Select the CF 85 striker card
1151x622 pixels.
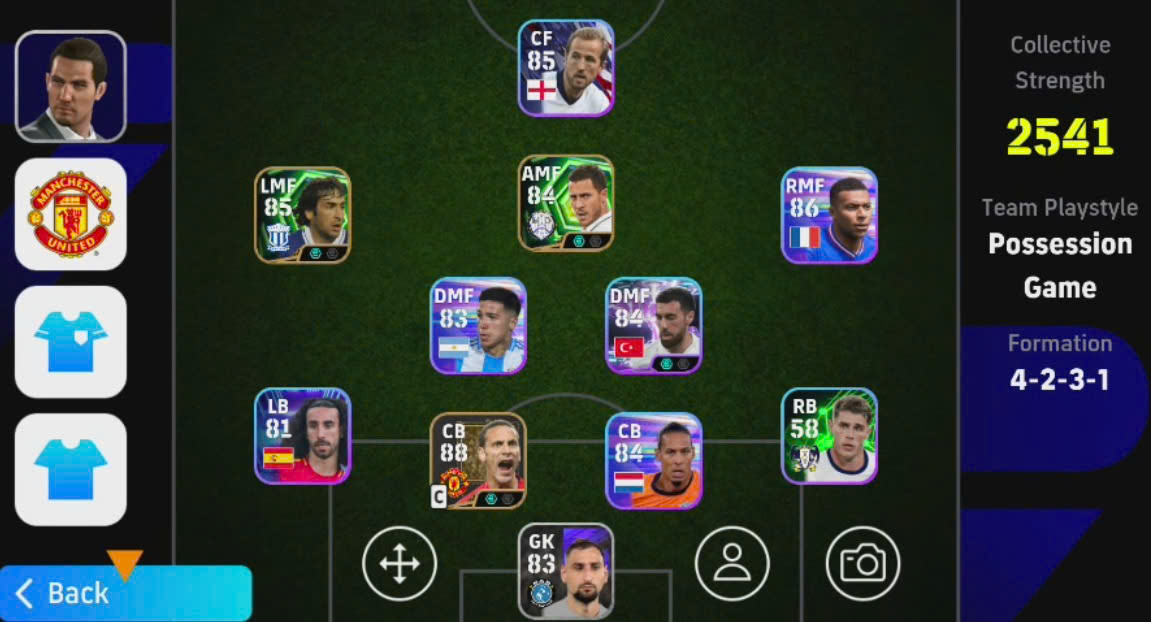pyautogui.click(x=565, y=67)
